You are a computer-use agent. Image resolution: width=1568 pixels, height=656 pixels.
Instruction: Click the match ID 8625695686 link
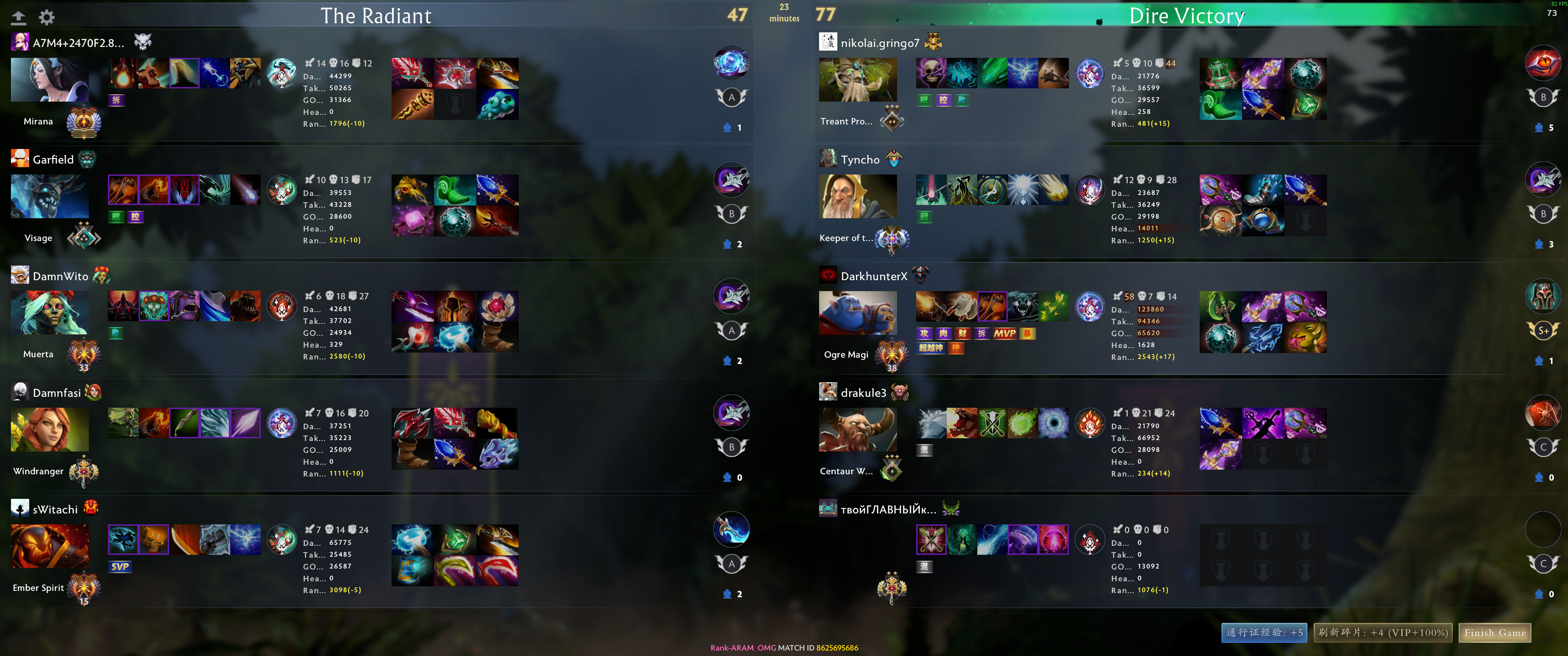pyautogui.click(x=838, y=647)
